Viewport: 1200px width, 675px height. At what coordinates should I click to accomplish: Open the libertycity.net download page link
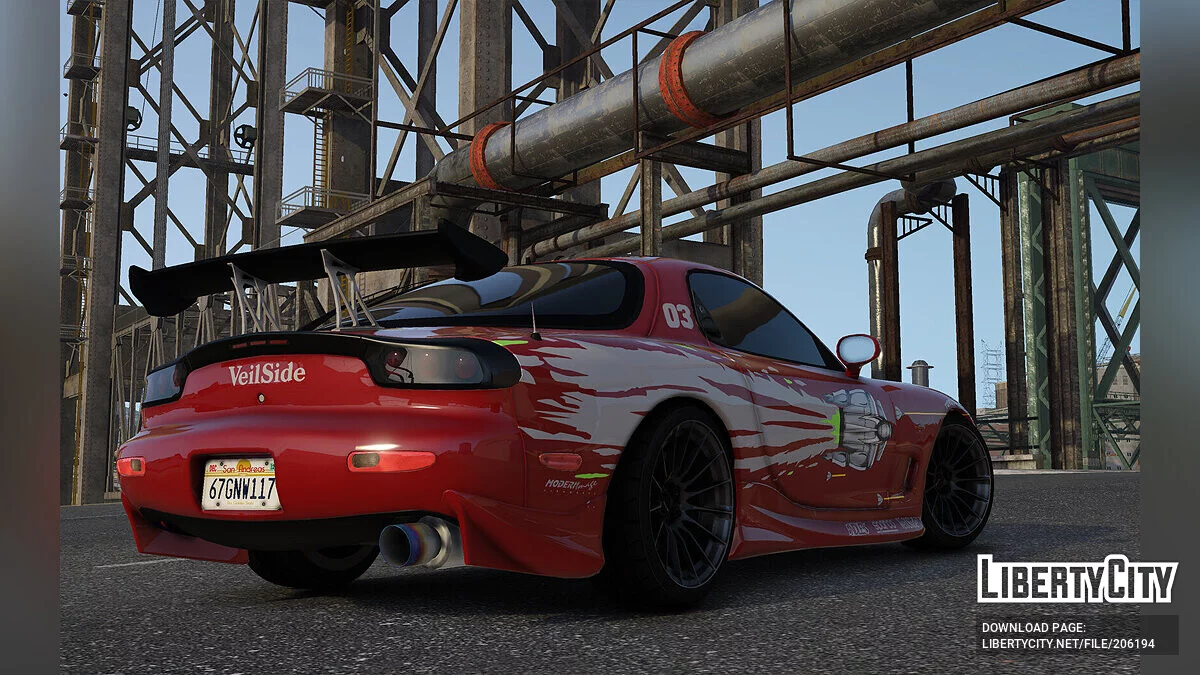[1068, 644]
